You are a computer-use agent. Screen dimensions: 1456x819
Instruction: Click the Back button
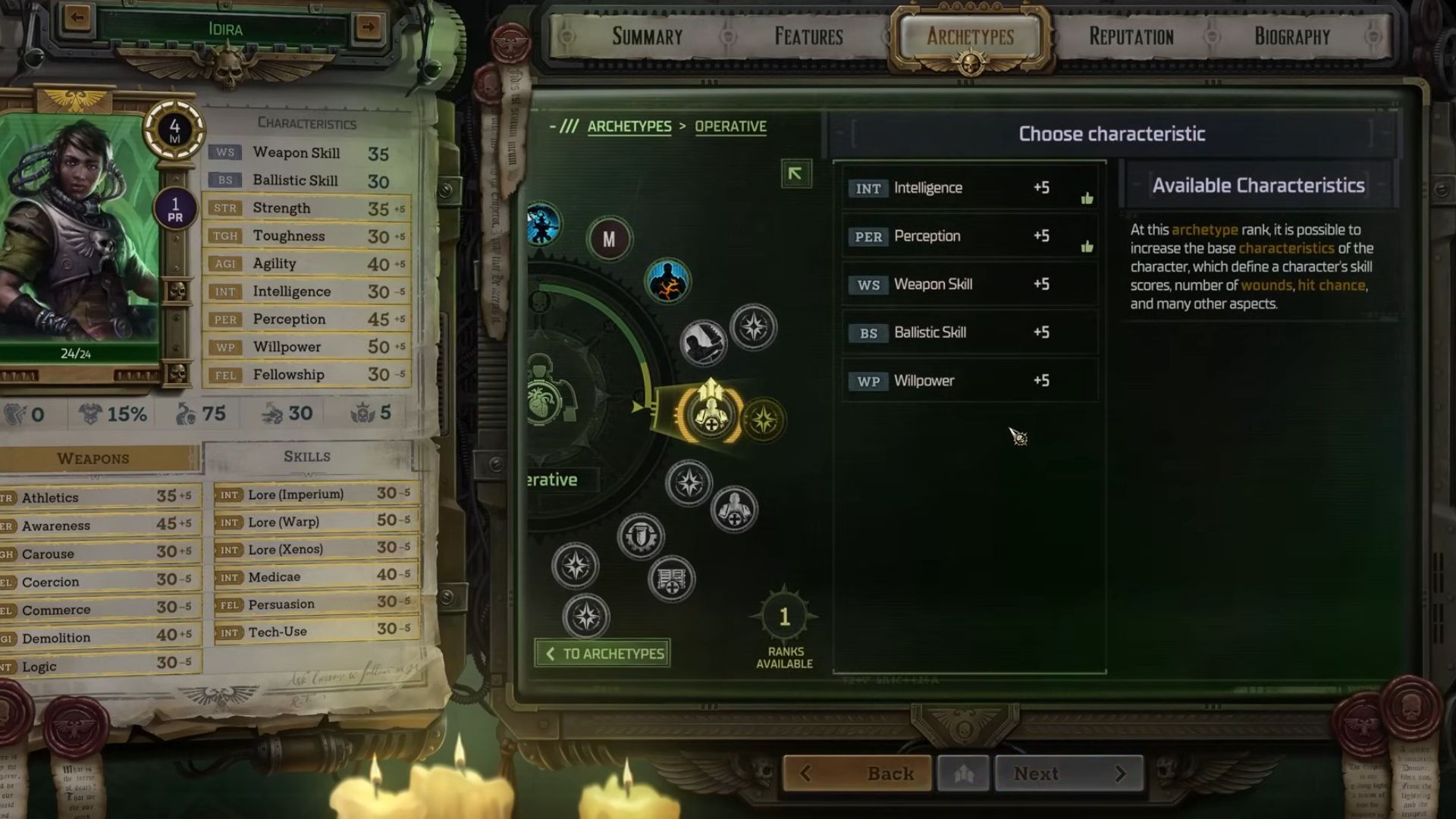pos(858,773)
